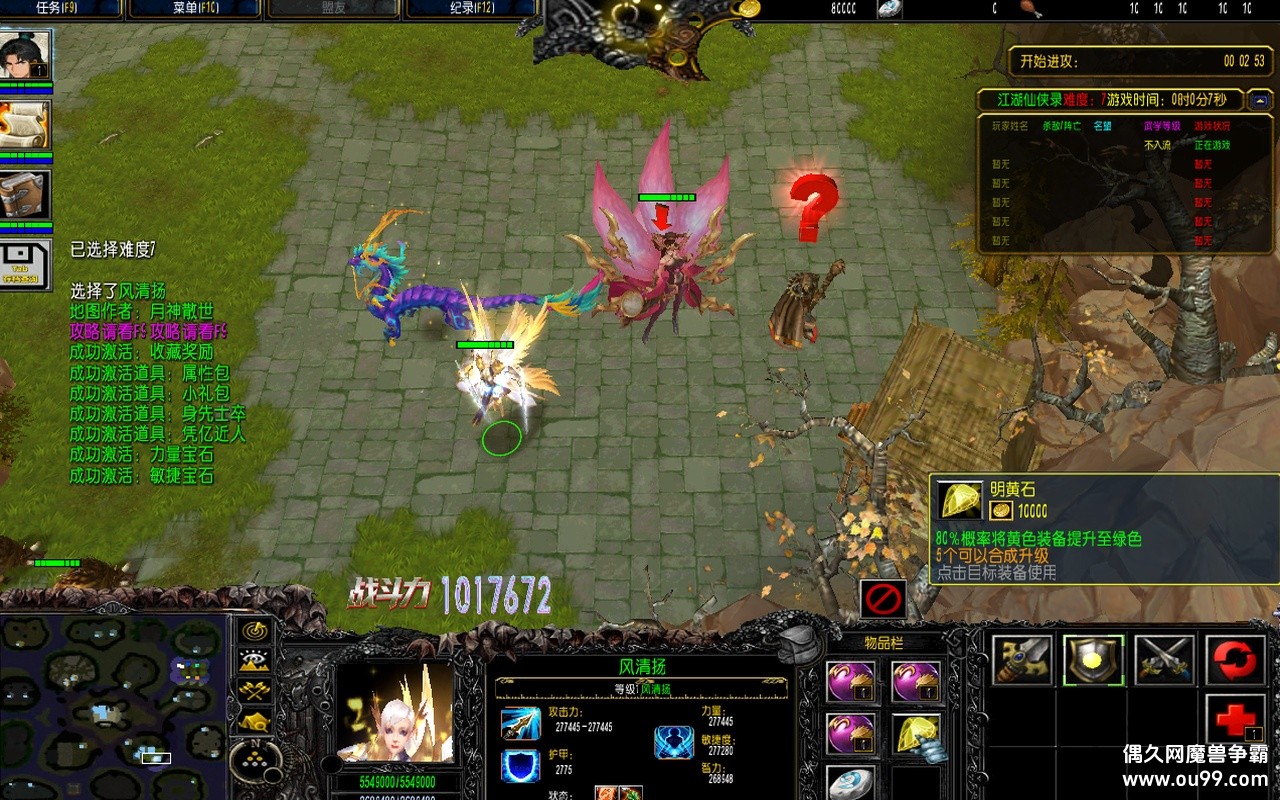1280x800 pixels.
Task: Toggle the minimap terrain eye button
Action: (x=256, y=661)
